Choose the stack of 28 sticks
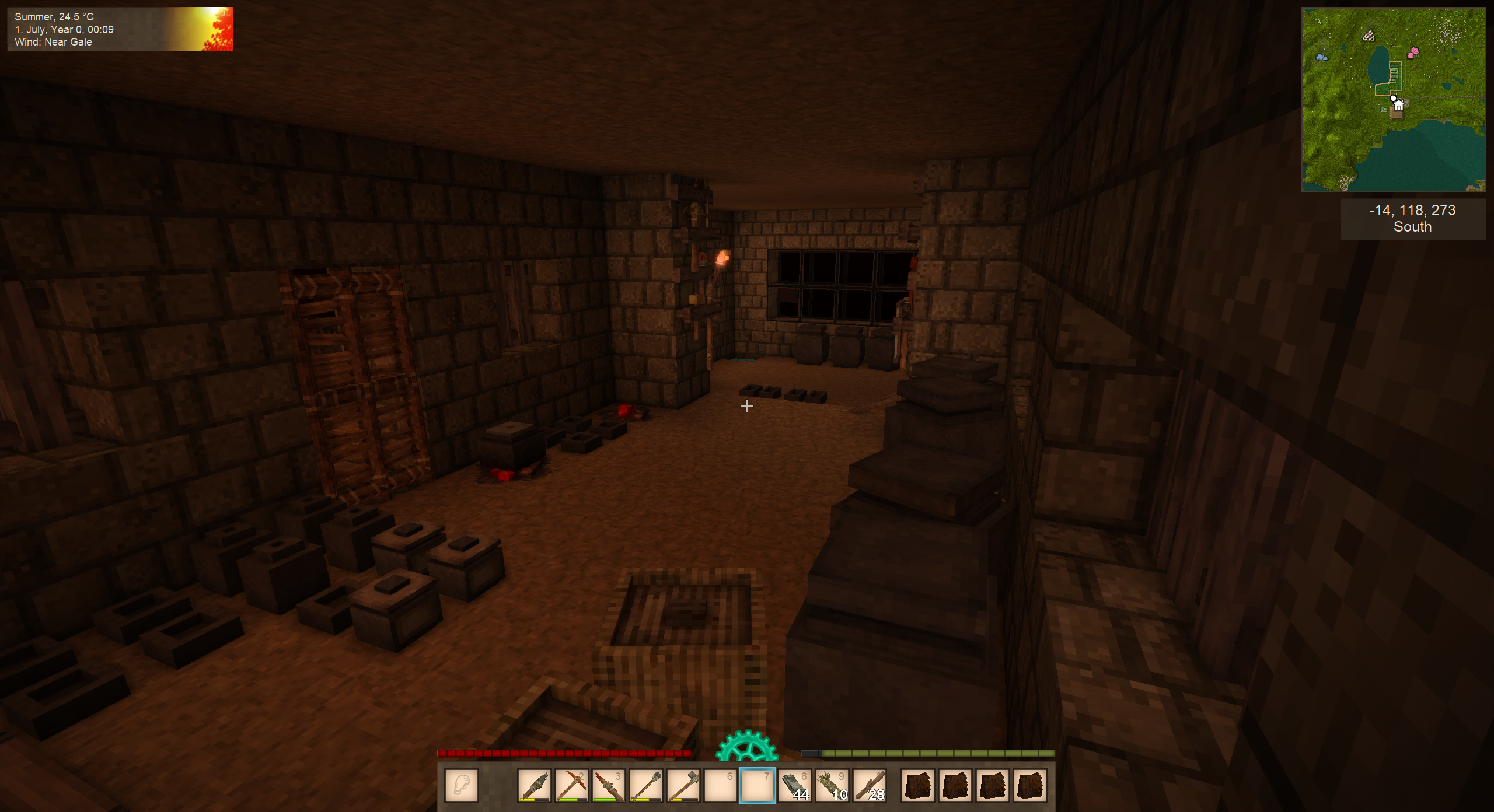Viewport: 1494px width, 812px height. click(x=870, y=785)
